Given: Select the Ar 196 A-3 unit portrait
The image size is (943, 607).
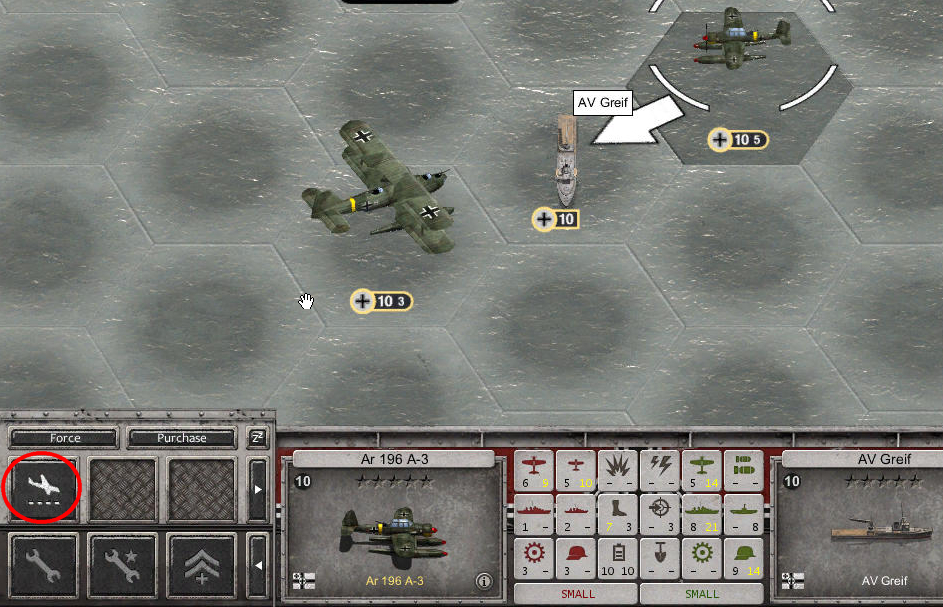Looking at the screenshot, I should point(390,529).
